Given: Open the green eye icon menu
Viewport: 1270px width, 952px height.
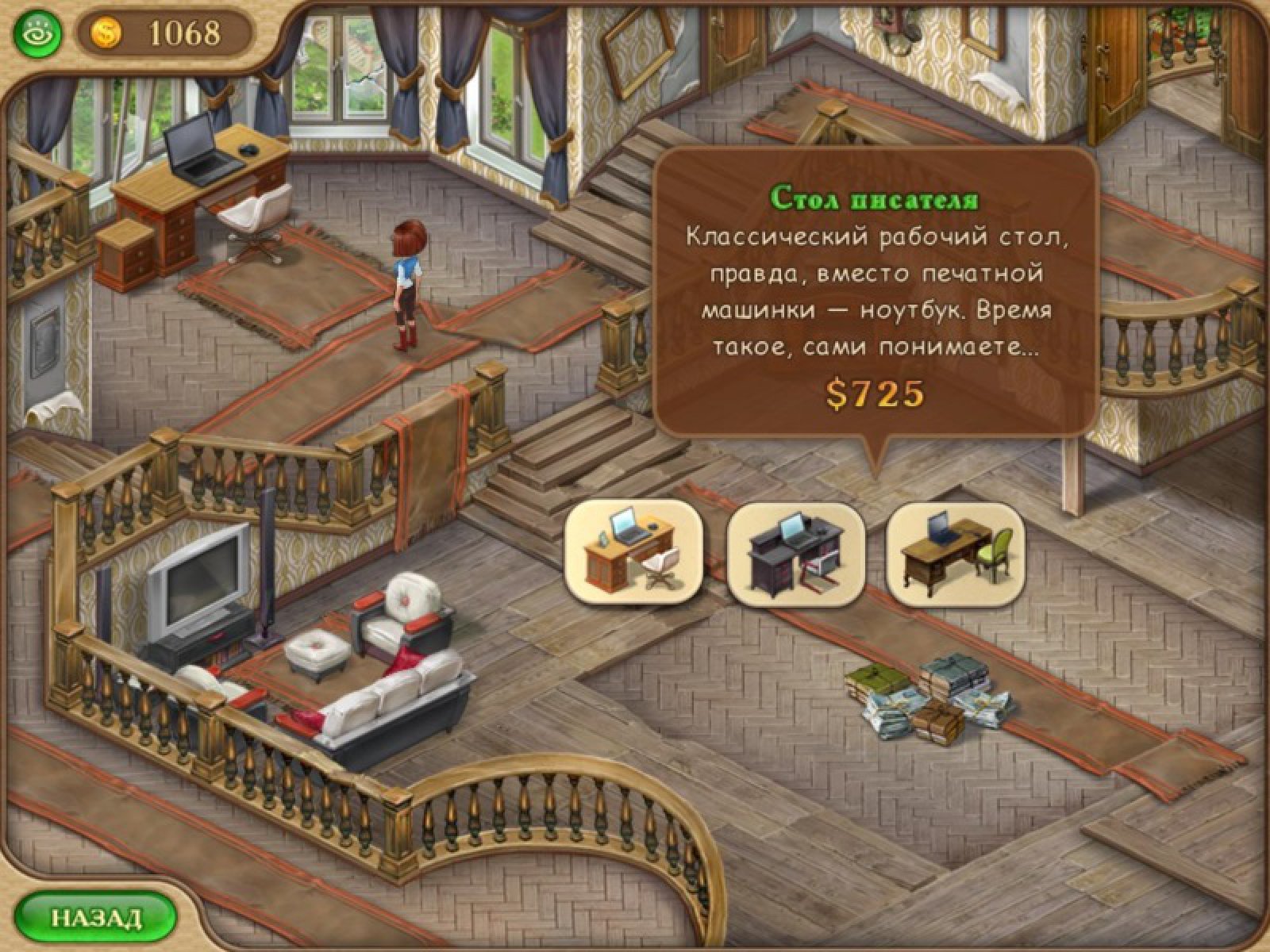Looking at the screenshot, I should pos(37,34).
